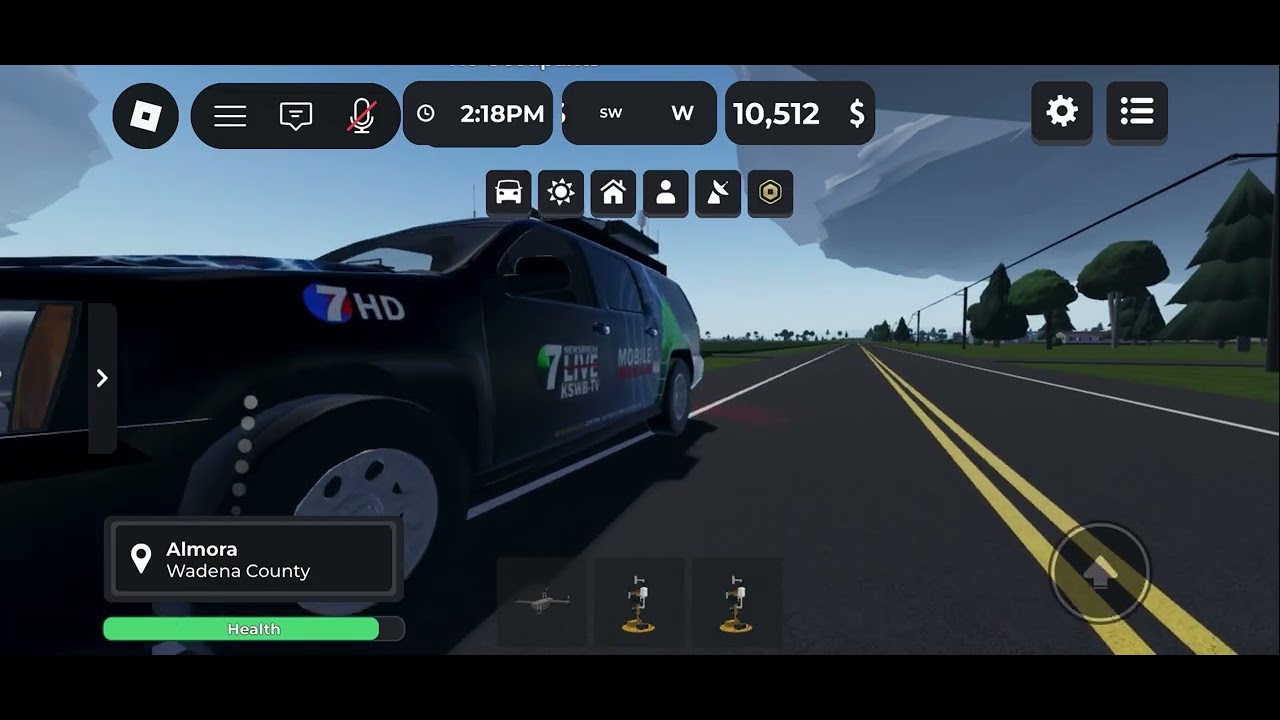Click the 10,512 dollar money display
Image resolution: width=1280 pixels, height=720 pixels.
pos(799,114)
